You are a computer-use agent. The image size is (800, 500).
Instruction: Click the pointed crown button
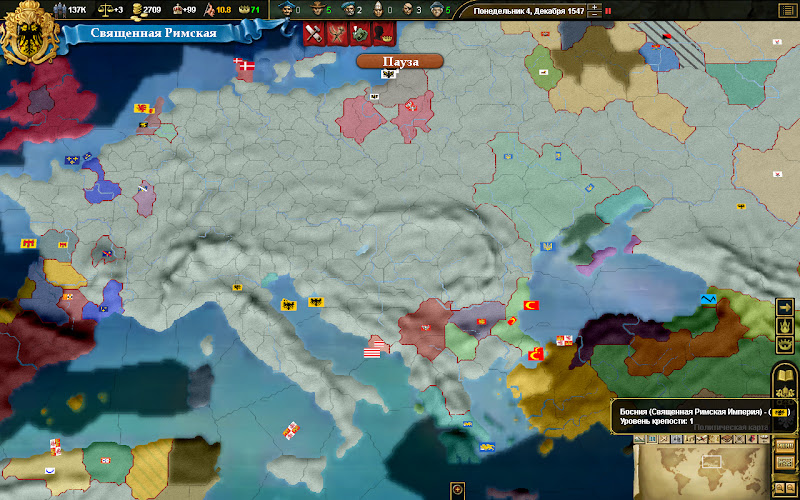(x=784, y=326)
